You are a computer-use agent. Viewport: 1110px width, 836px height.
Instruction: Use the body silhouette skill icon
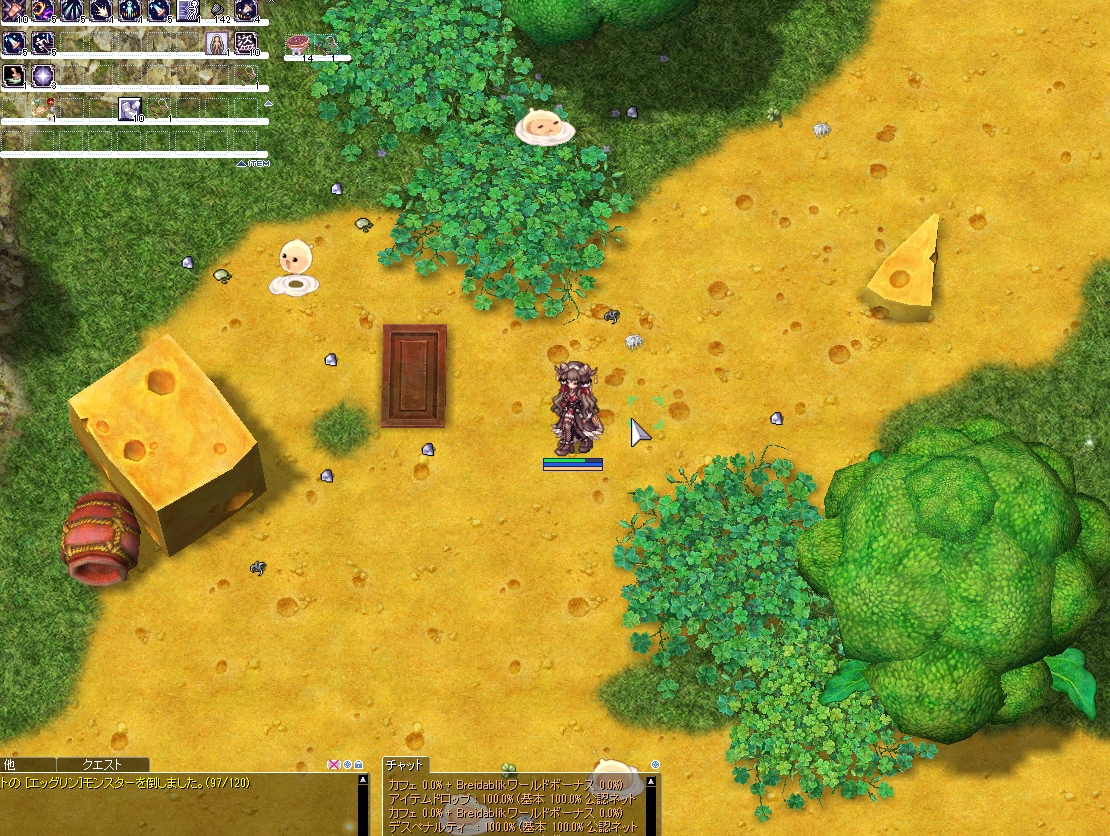tap(217, 43)
